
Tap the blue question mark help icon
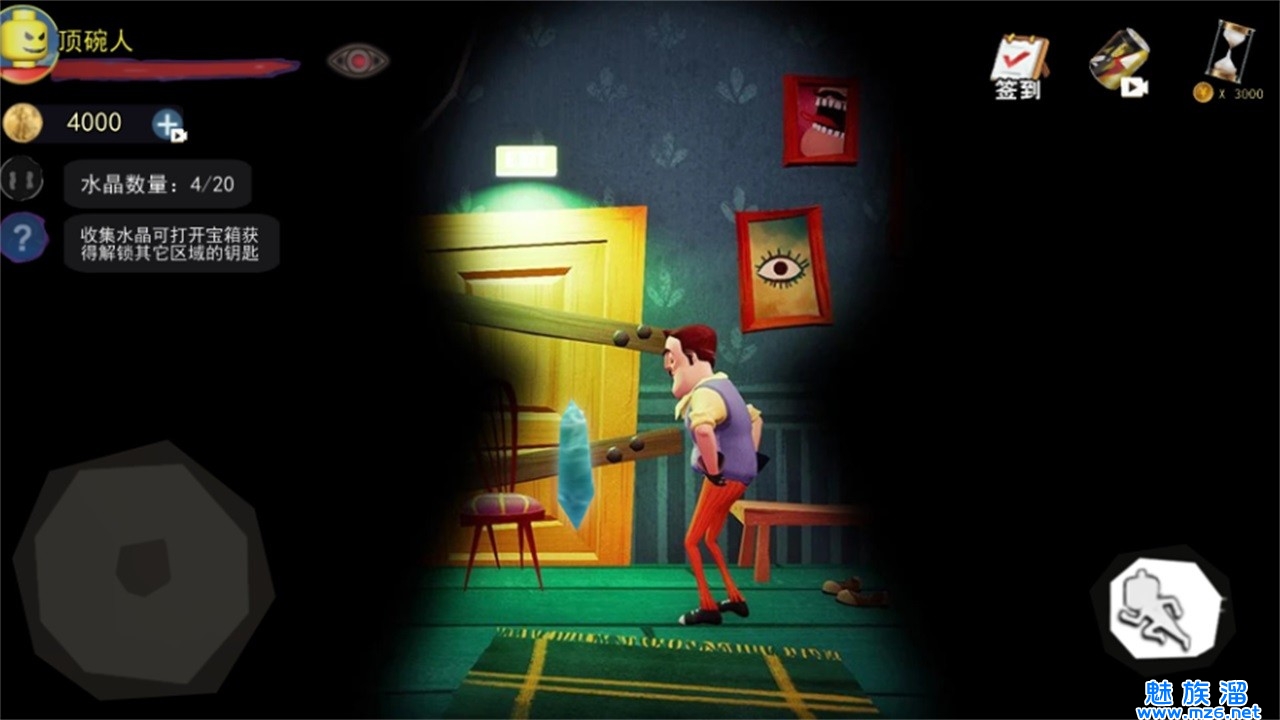click(x=24, y=238)
